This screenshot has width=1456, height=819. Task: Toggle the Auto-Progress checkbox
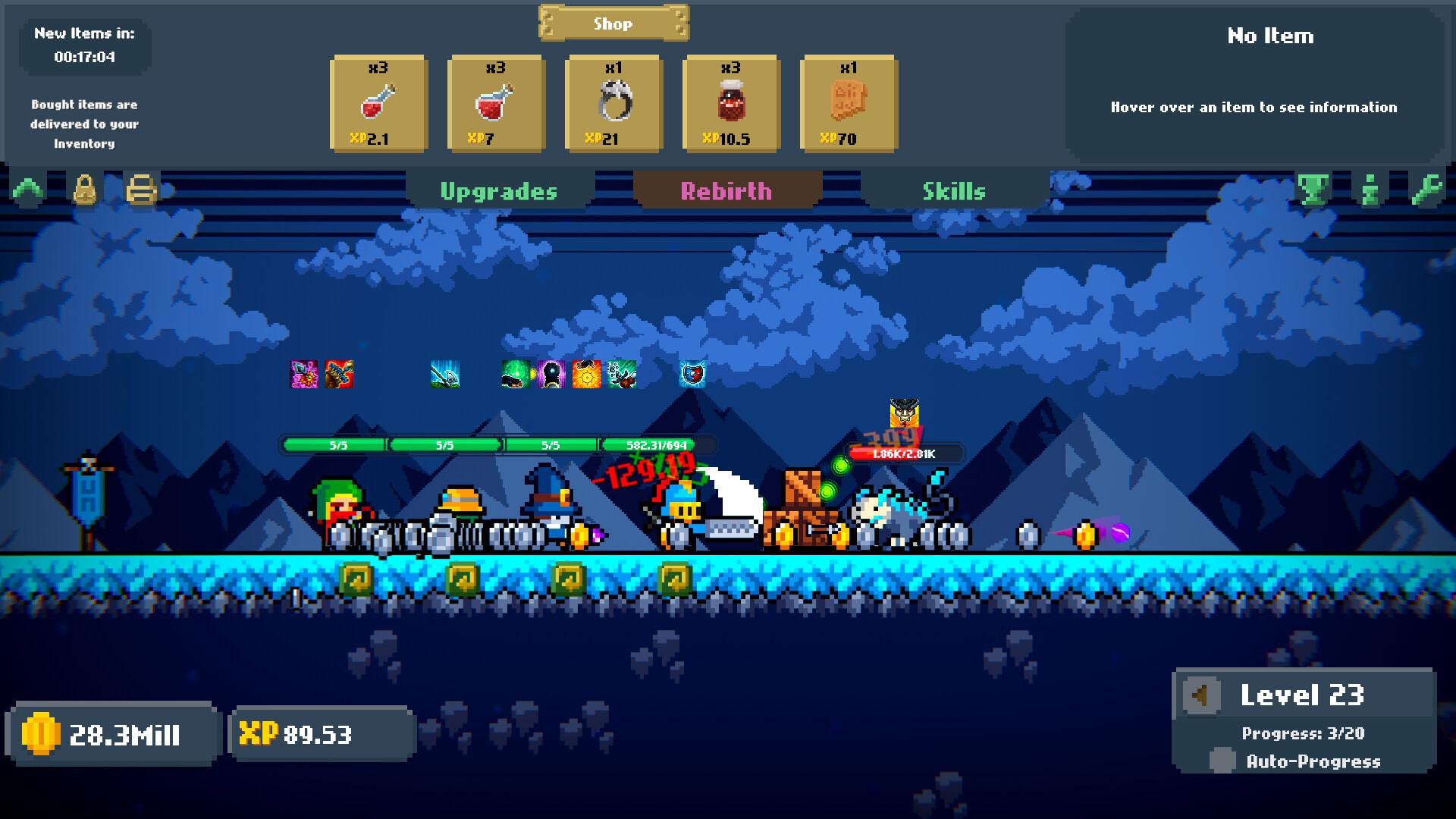(1222, 761)
